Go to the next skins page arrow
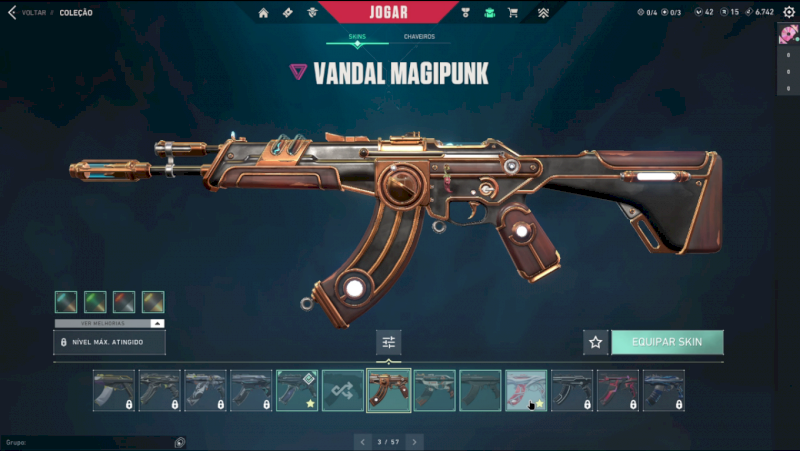This screenshot has height=451, width=800. [414, 441]
